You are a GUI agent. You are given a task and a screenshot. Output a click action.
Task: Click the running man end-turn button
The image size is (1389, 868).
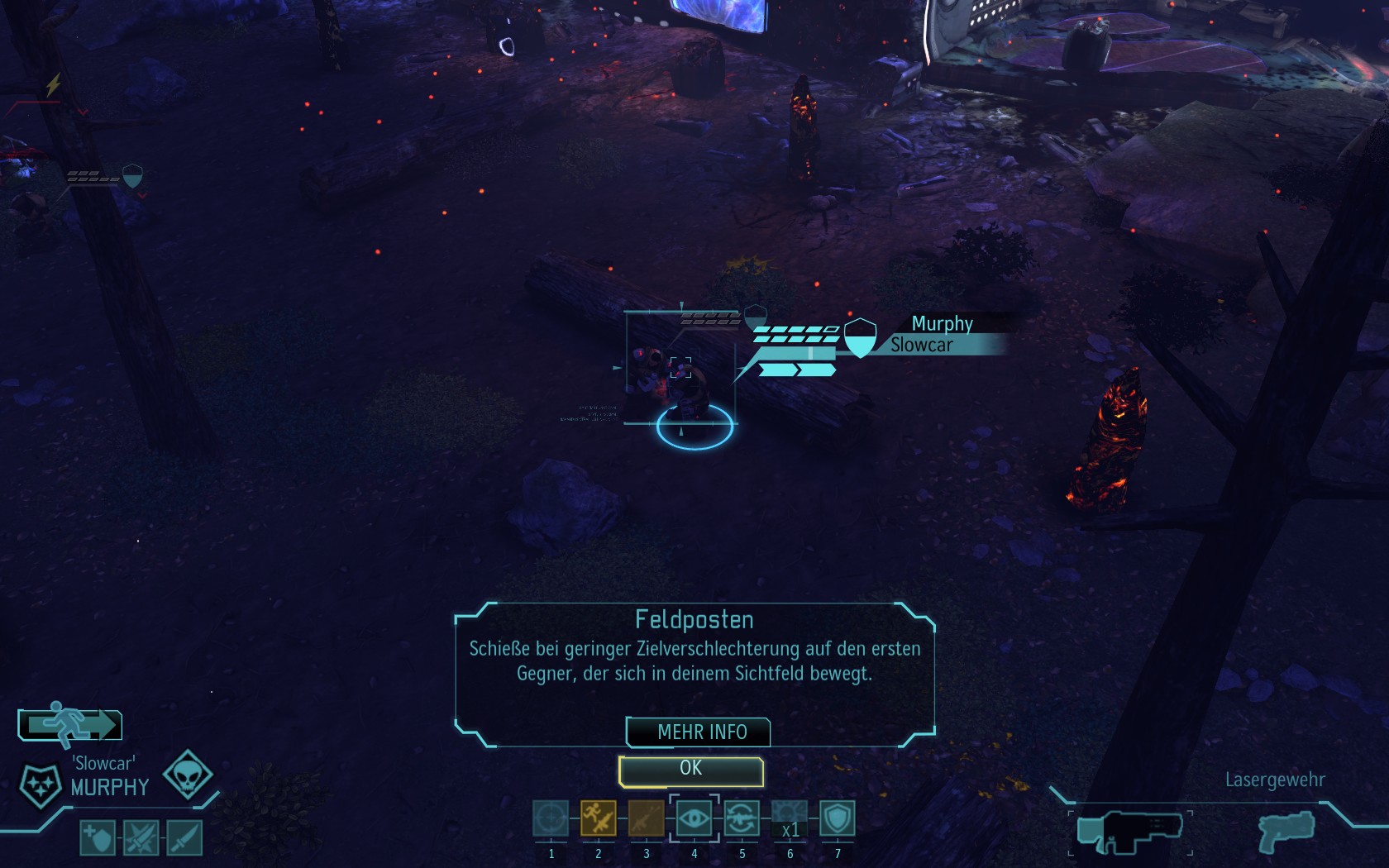pos(70,725)
